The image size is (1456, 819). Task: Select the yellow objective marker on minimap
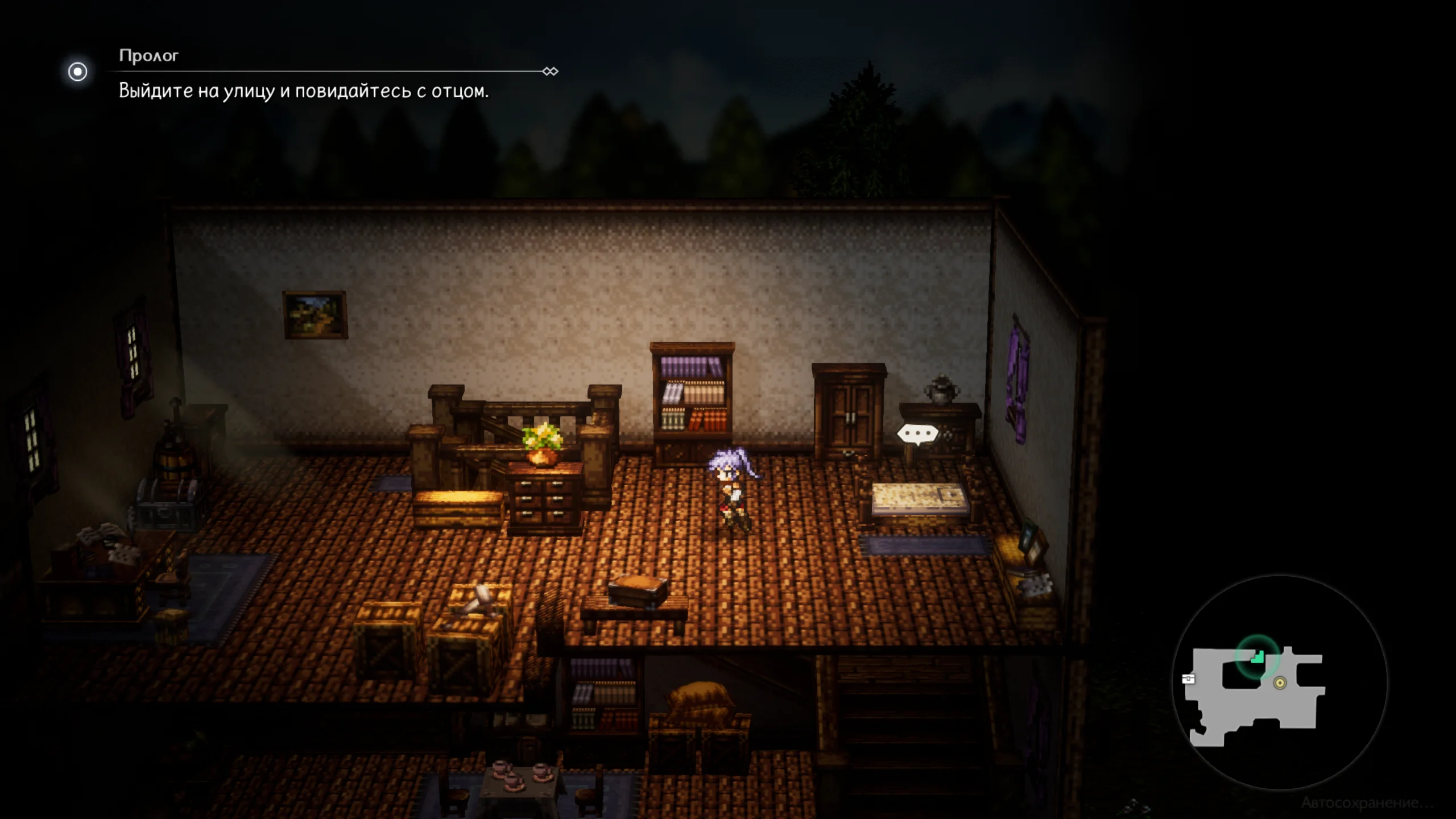1280,683
